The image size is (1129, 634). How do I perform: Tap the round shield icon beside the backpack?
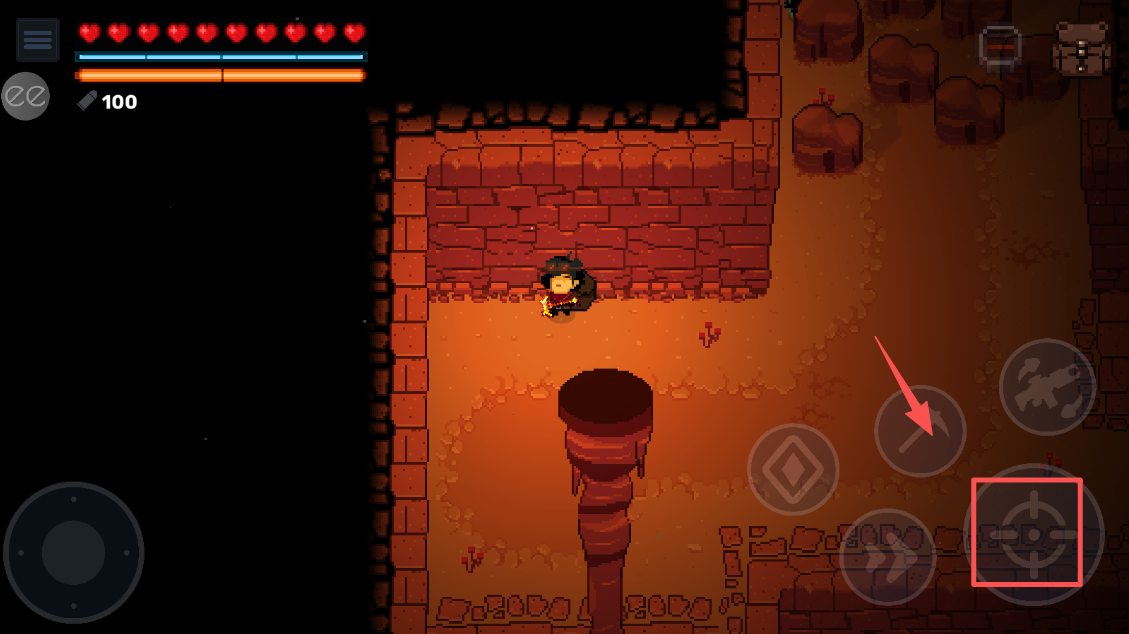click(999, 47)
